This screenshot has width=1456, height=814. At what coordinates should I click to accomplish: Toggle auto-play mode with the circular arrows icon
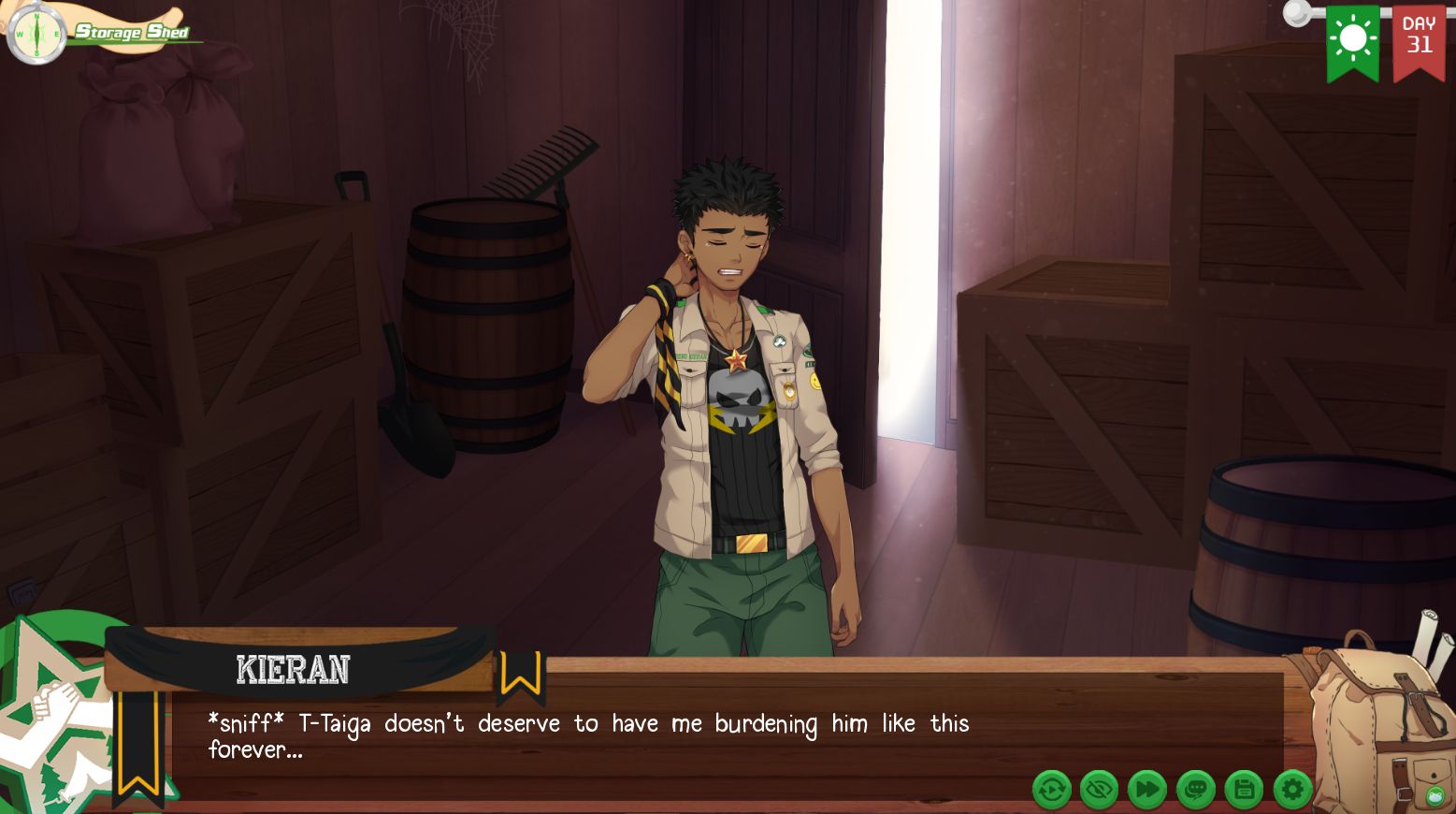pos(1052,790)
